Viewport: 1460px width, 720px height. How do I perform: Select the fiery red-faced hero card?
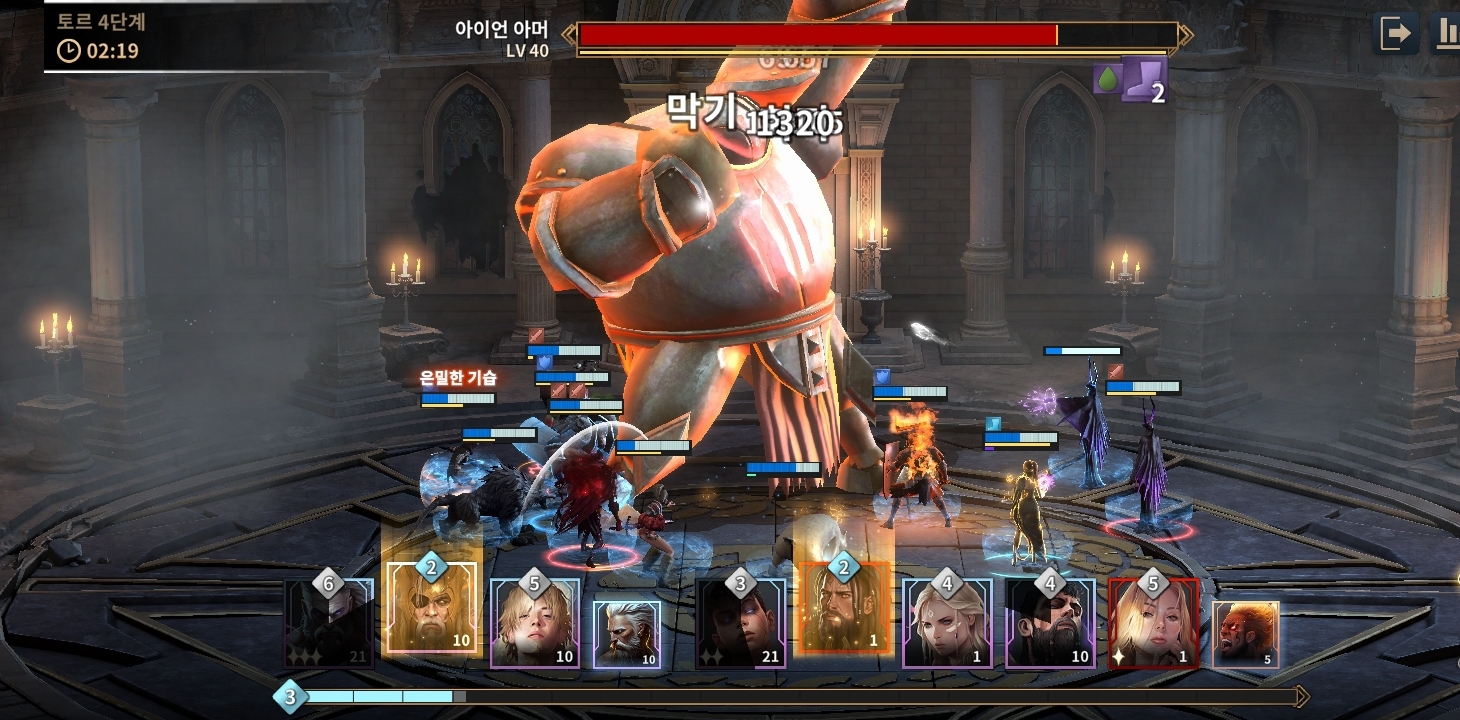[1245, 634]
